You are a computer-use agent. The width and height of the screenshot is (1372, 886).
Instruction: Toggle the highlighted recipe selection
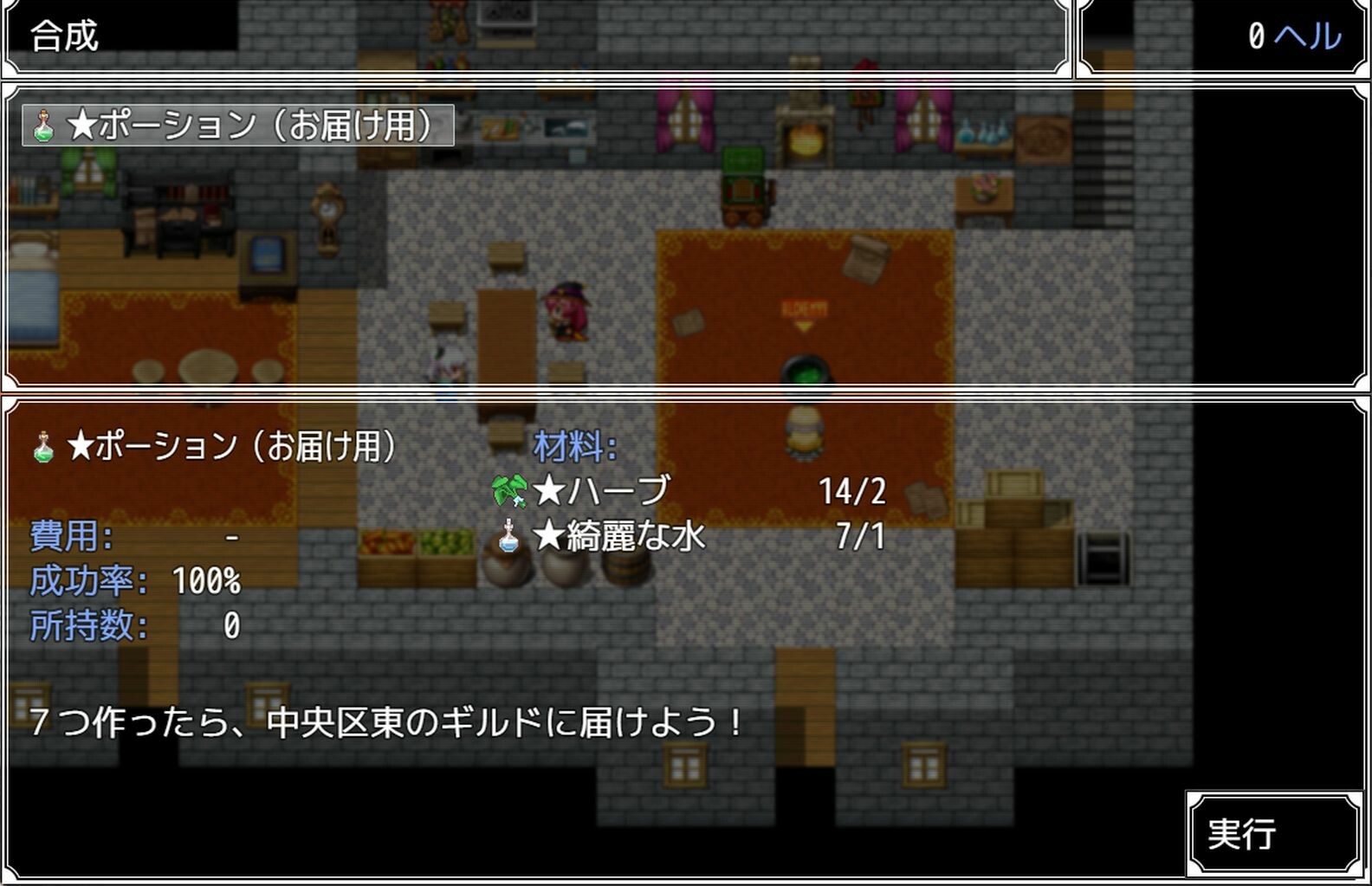point(234,126)
